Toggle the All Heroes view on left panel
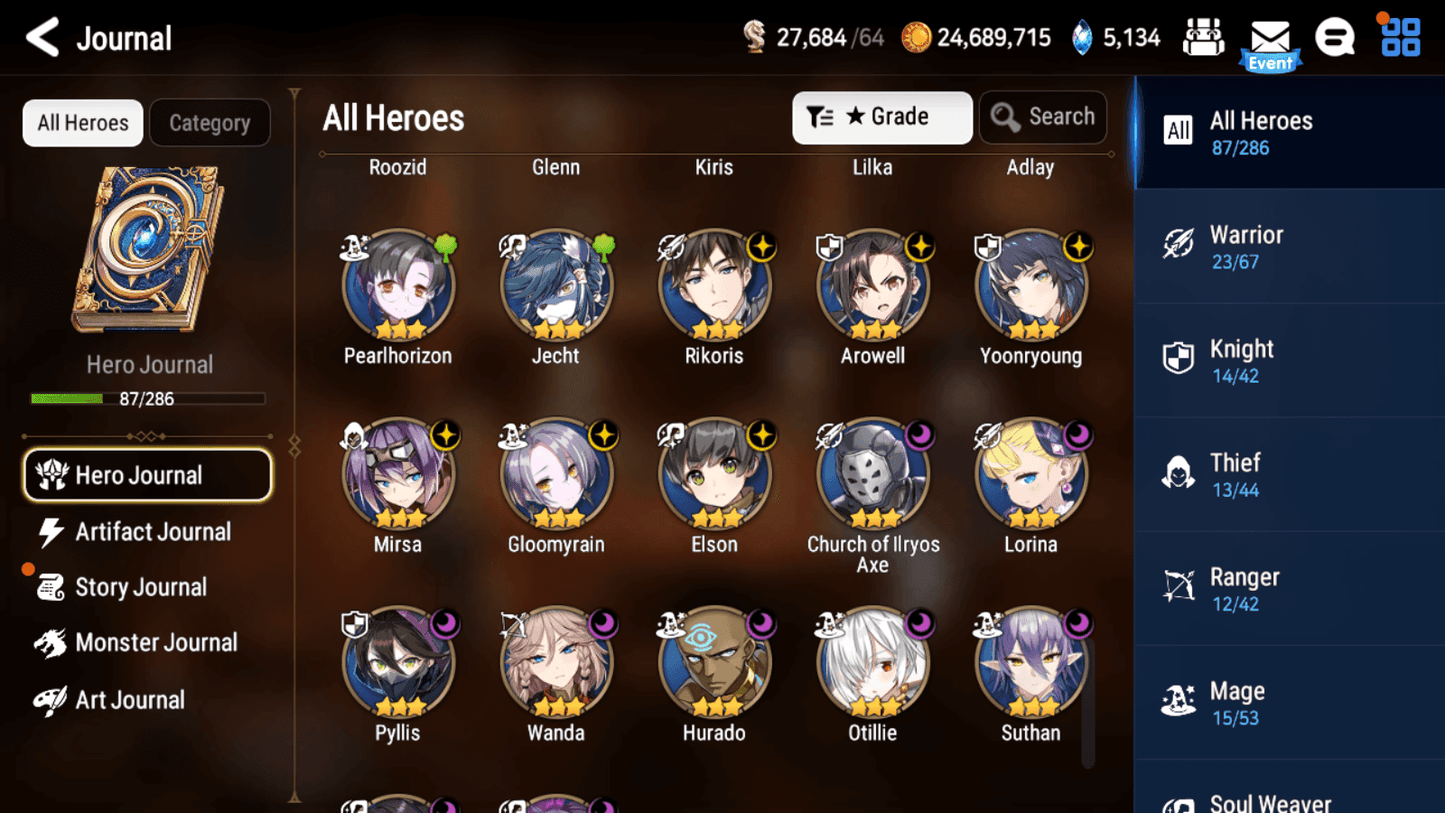 point(82,122)
